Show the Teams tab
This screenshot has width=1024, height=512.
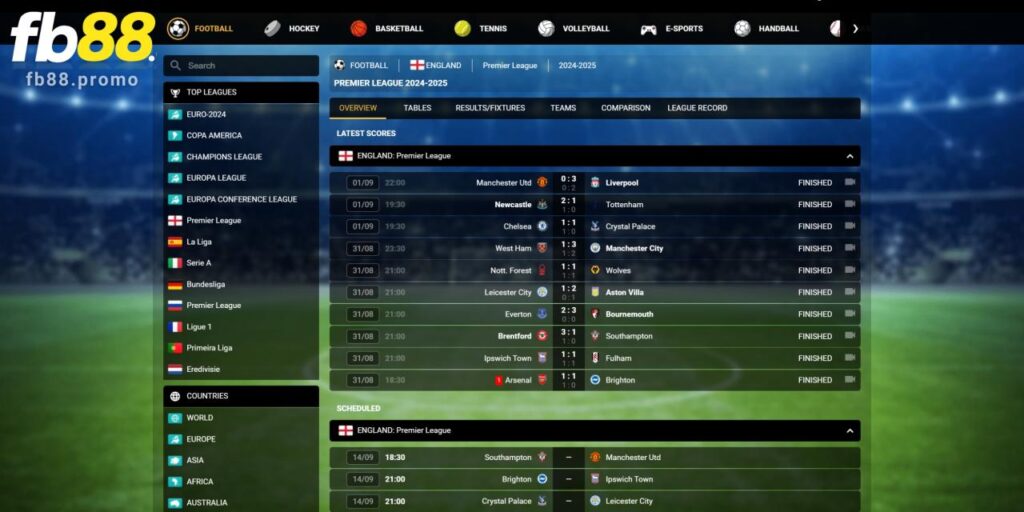pyautogui.click(x=563, y=108)
